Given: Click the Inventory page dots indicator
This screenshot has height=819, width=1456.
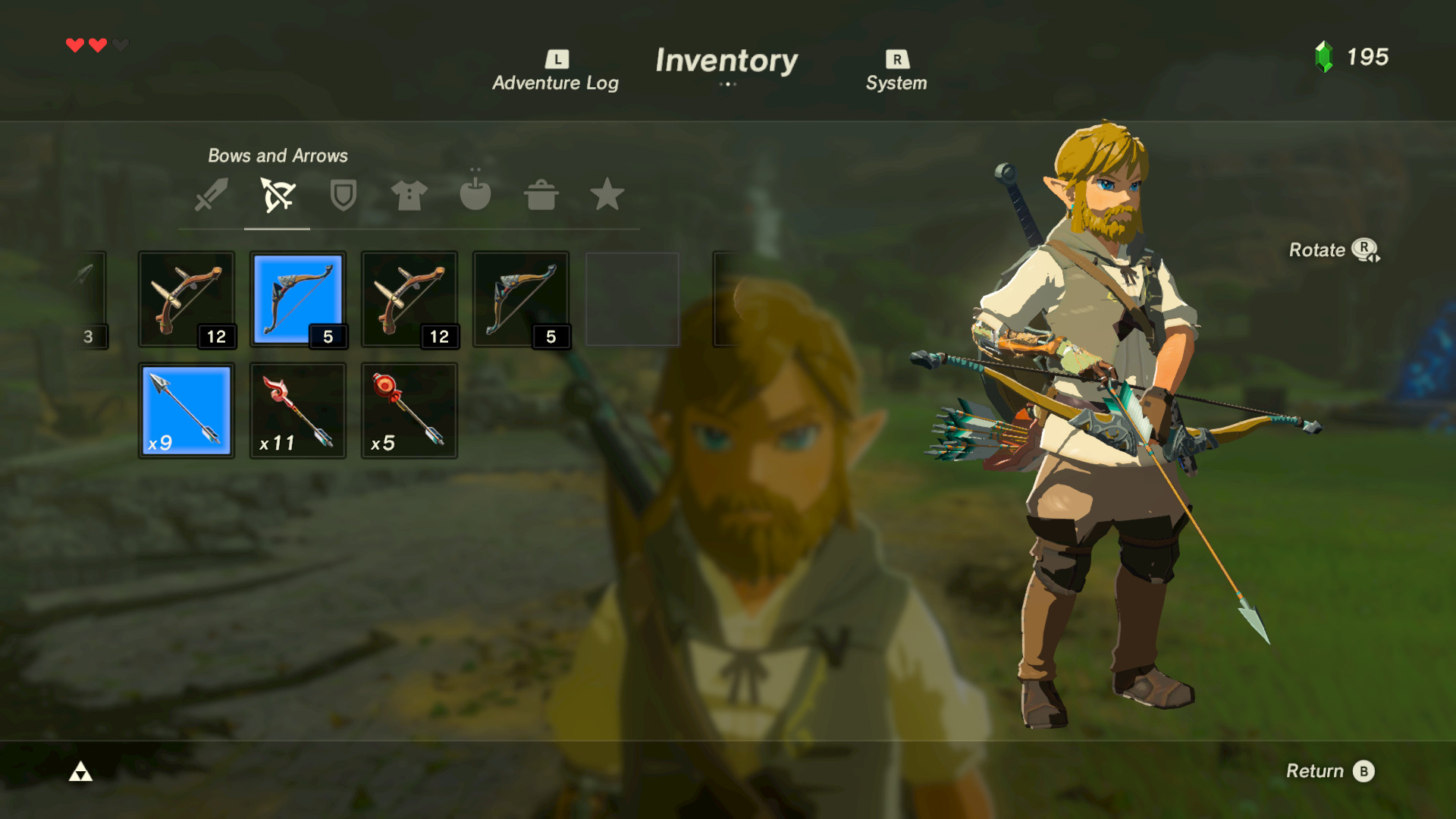Looking at the screenshot, I should (x=727, y=85).
